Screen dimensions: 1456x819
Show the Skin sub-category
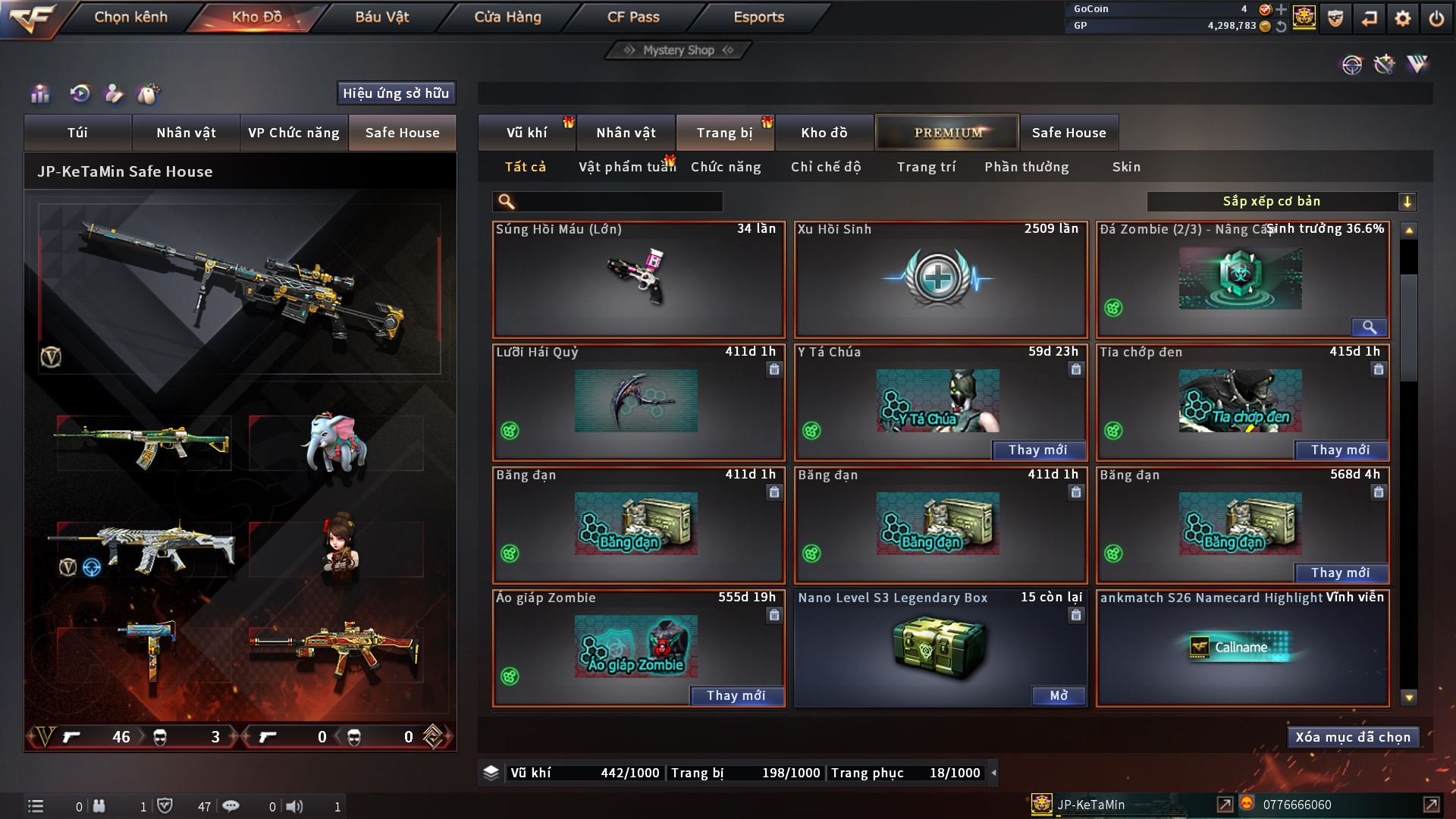point(1126,167)
